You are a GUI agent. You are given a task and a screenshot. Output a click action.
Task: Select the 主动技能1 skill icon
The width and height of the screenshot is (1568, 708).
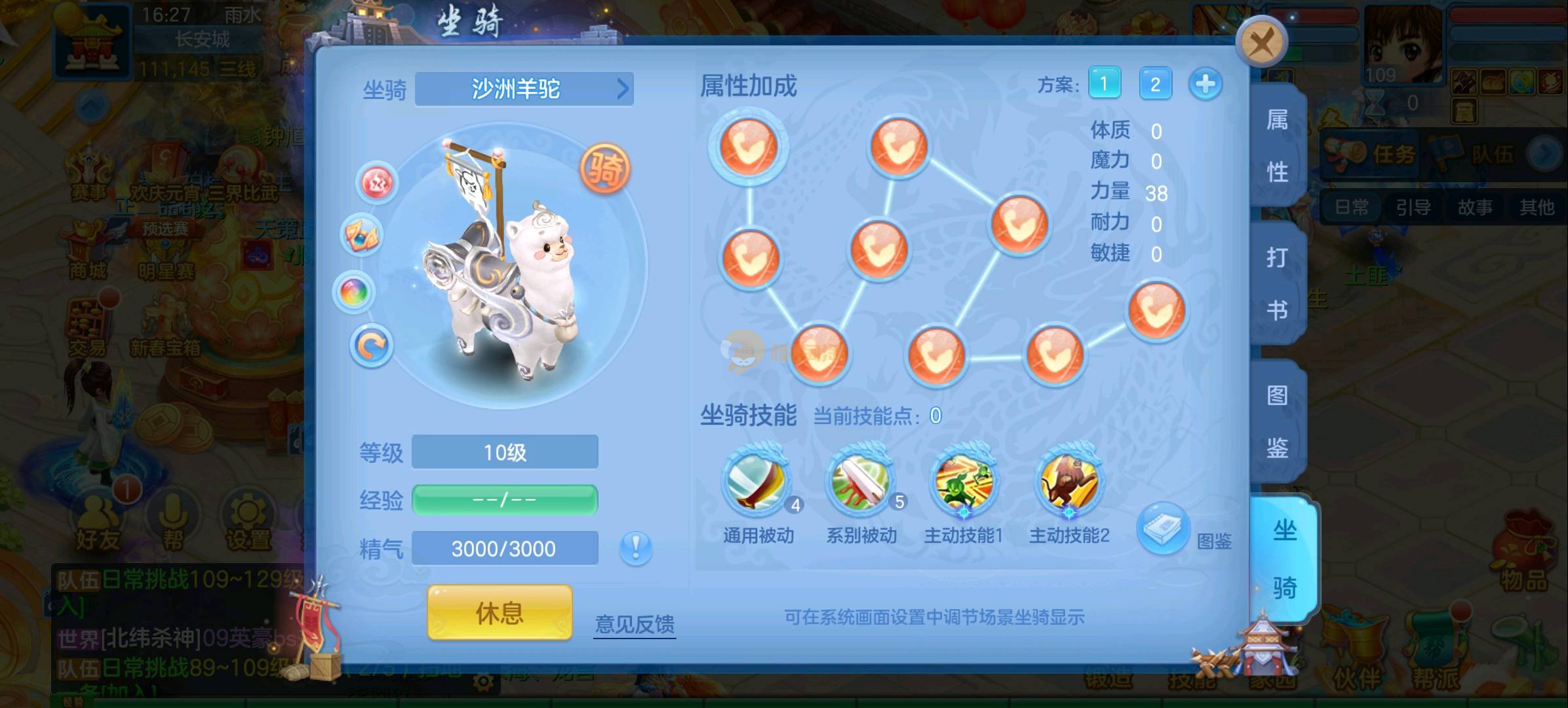964,483
